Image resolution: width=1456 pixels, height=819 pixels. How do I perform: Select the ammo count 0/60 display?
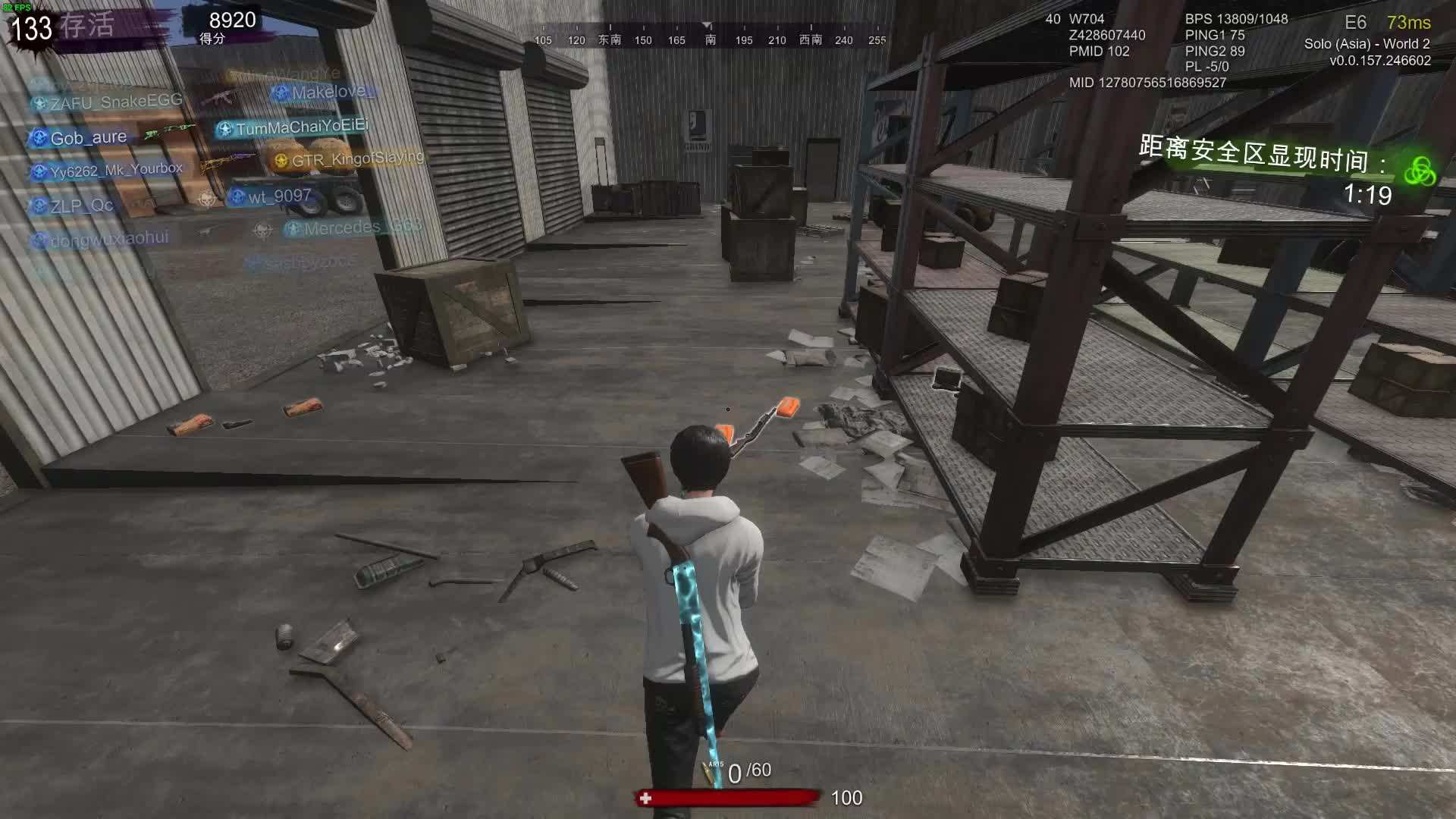747,771
